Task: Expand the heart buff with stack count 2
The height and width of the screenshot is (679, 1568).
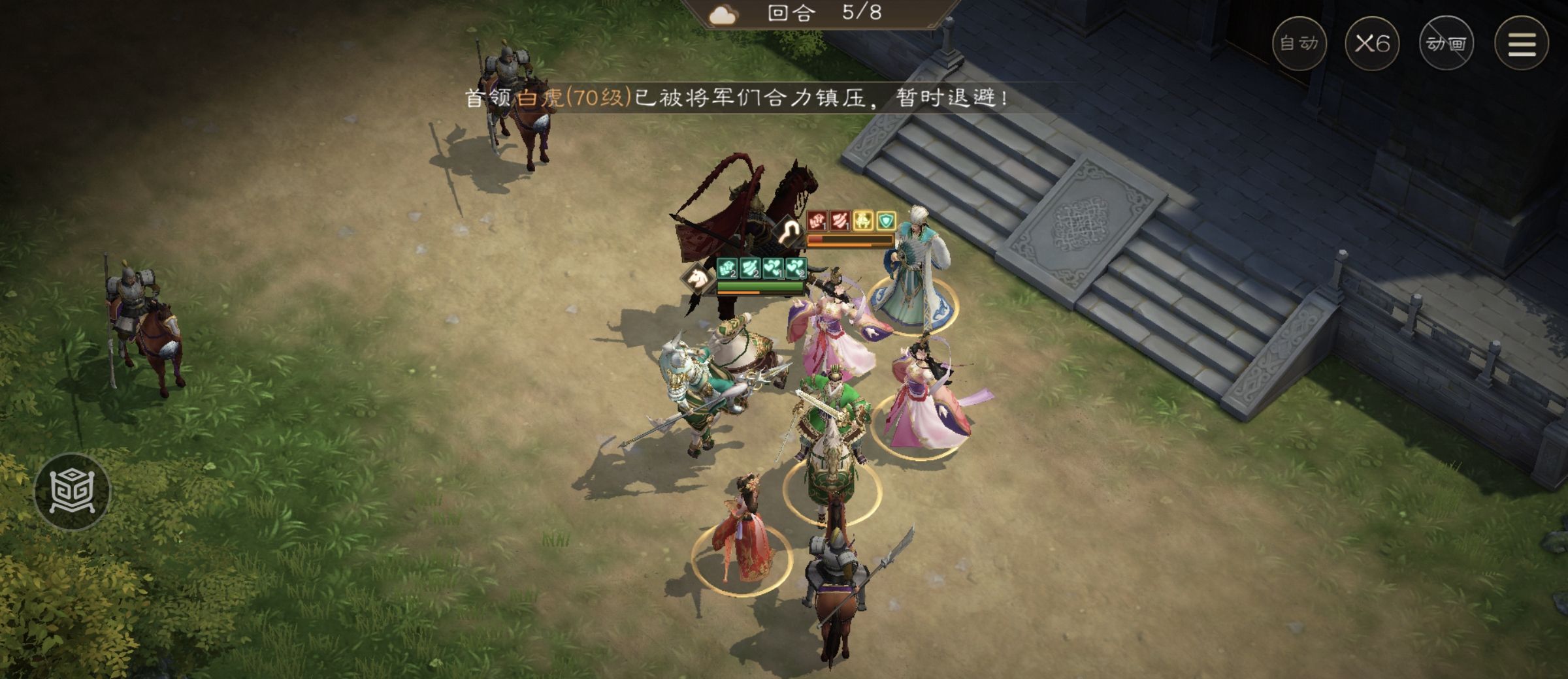Action: tap(795, 270)
